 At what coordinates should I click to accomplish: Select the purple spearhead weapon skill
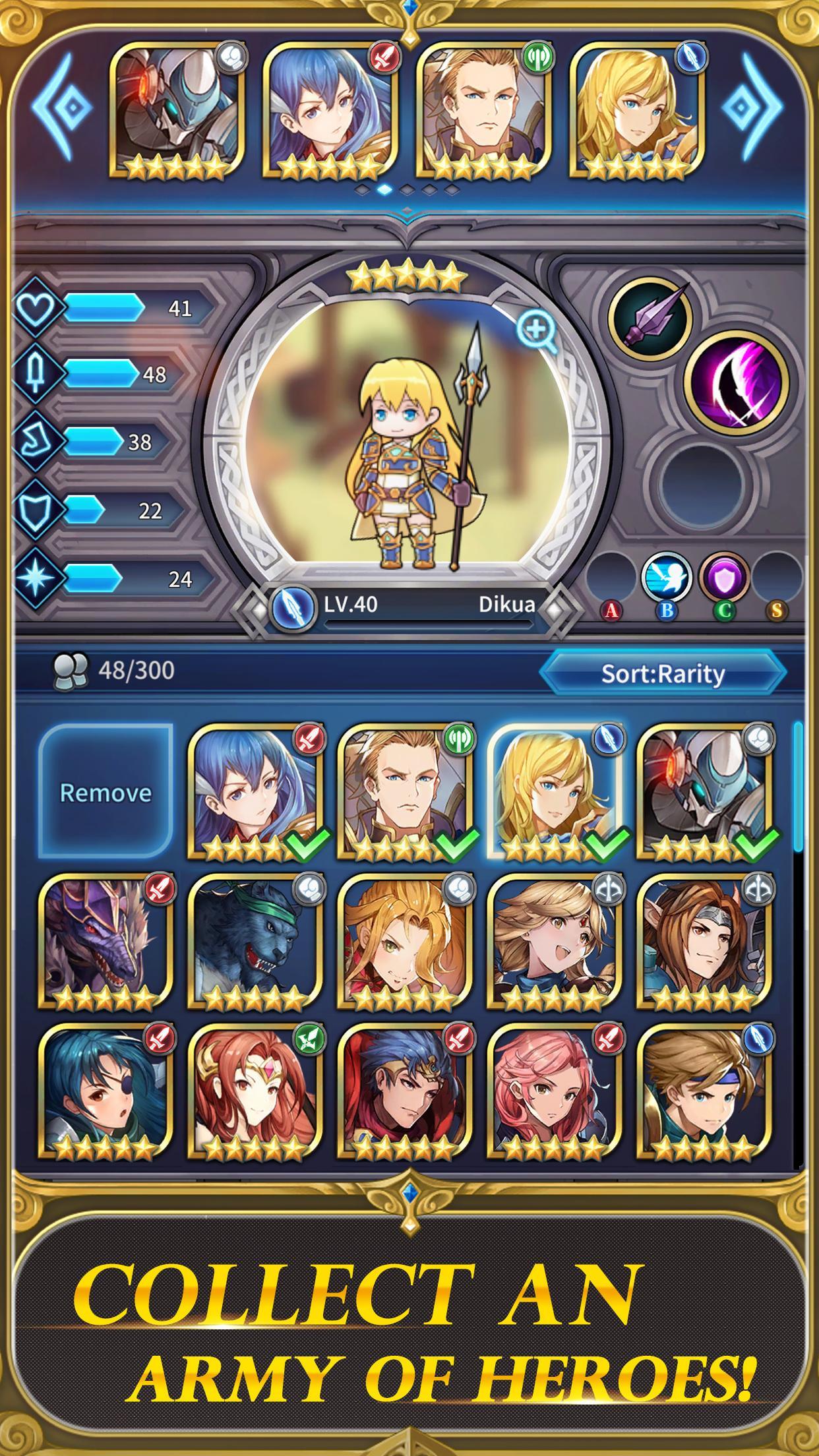tap(650, 320)
